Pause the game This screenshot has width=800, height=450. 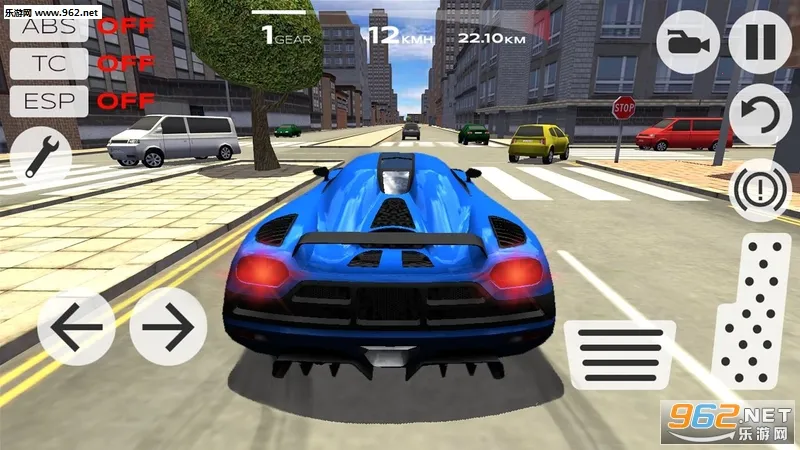[x=760, y=43]
